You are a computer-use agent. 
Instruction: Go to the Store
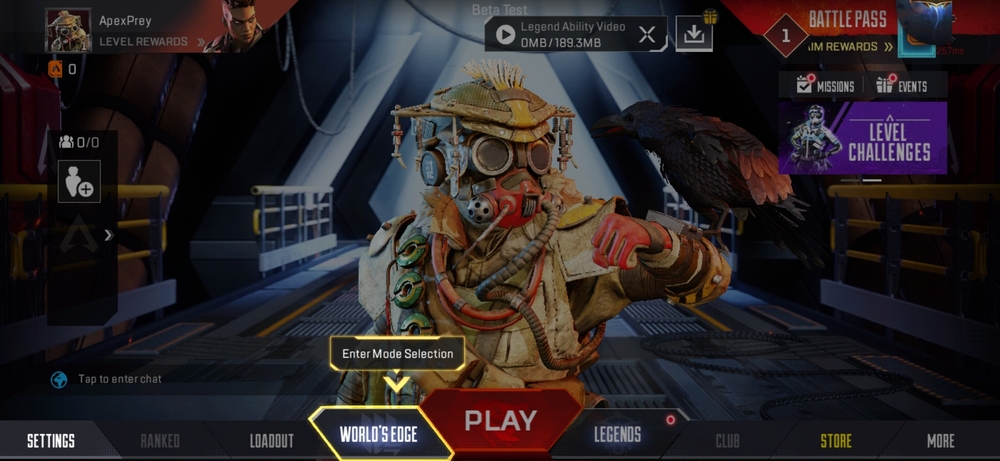[836, 441]
